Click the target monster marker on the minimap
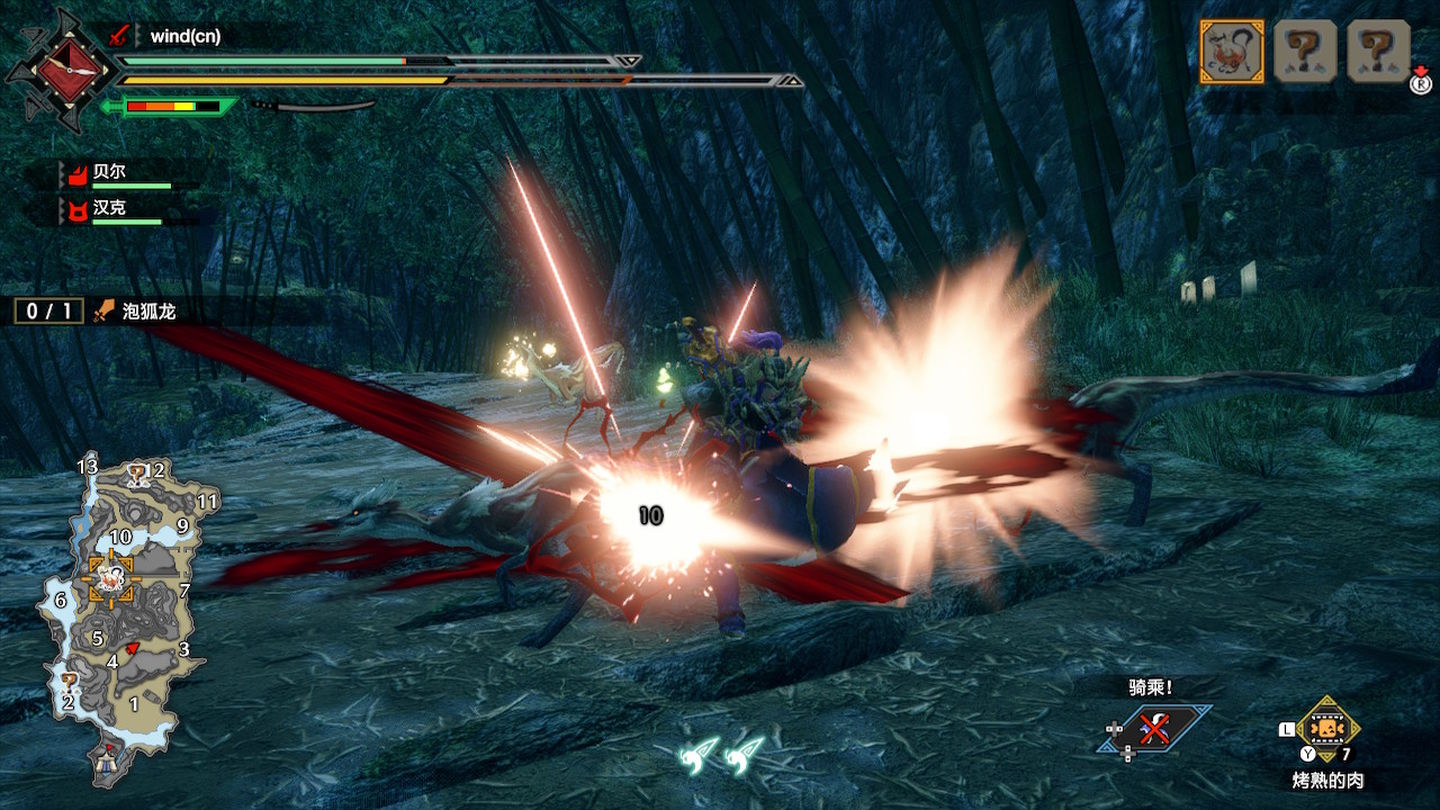1440x810 pixels. [x=112, y=578]
